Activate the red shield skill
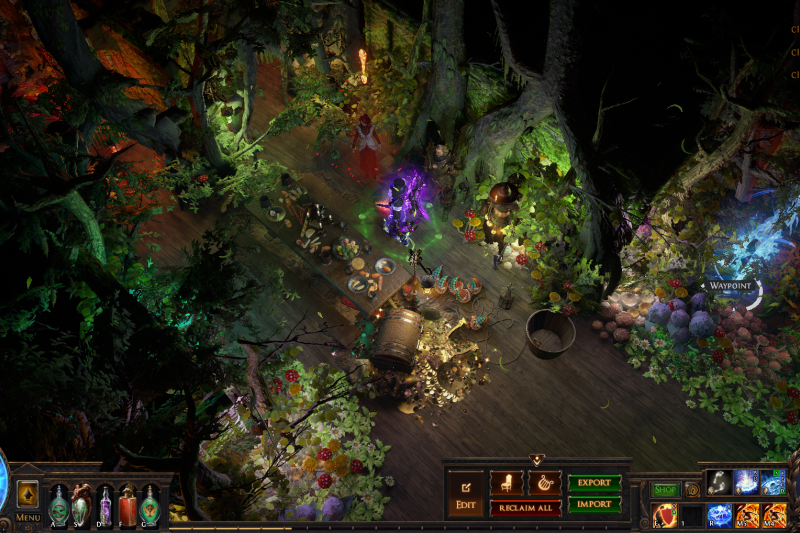This screenshot has height=533, width=800. coord(665,516)
